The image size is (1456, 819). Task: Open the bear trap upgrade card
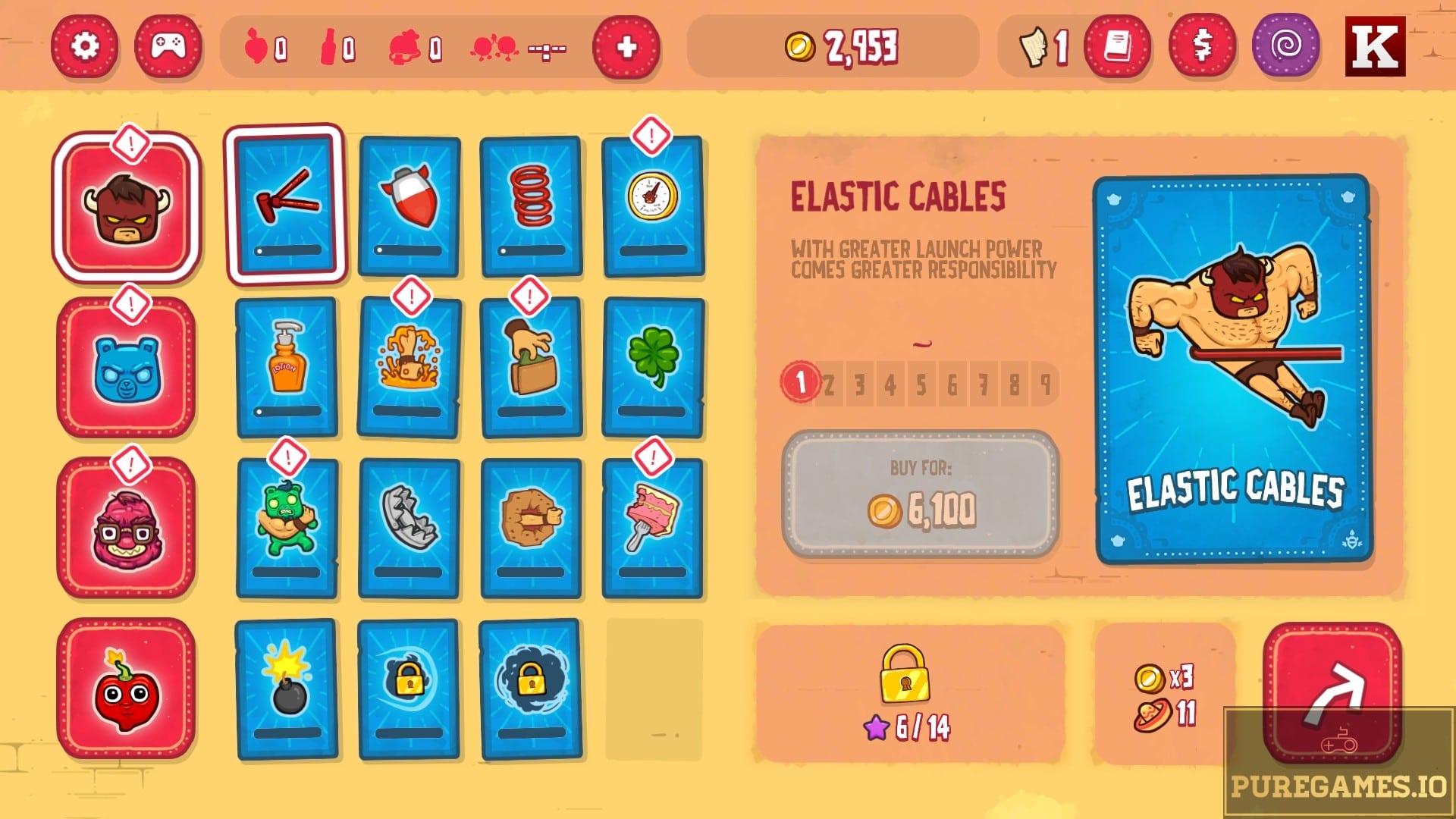coord(408,527)
